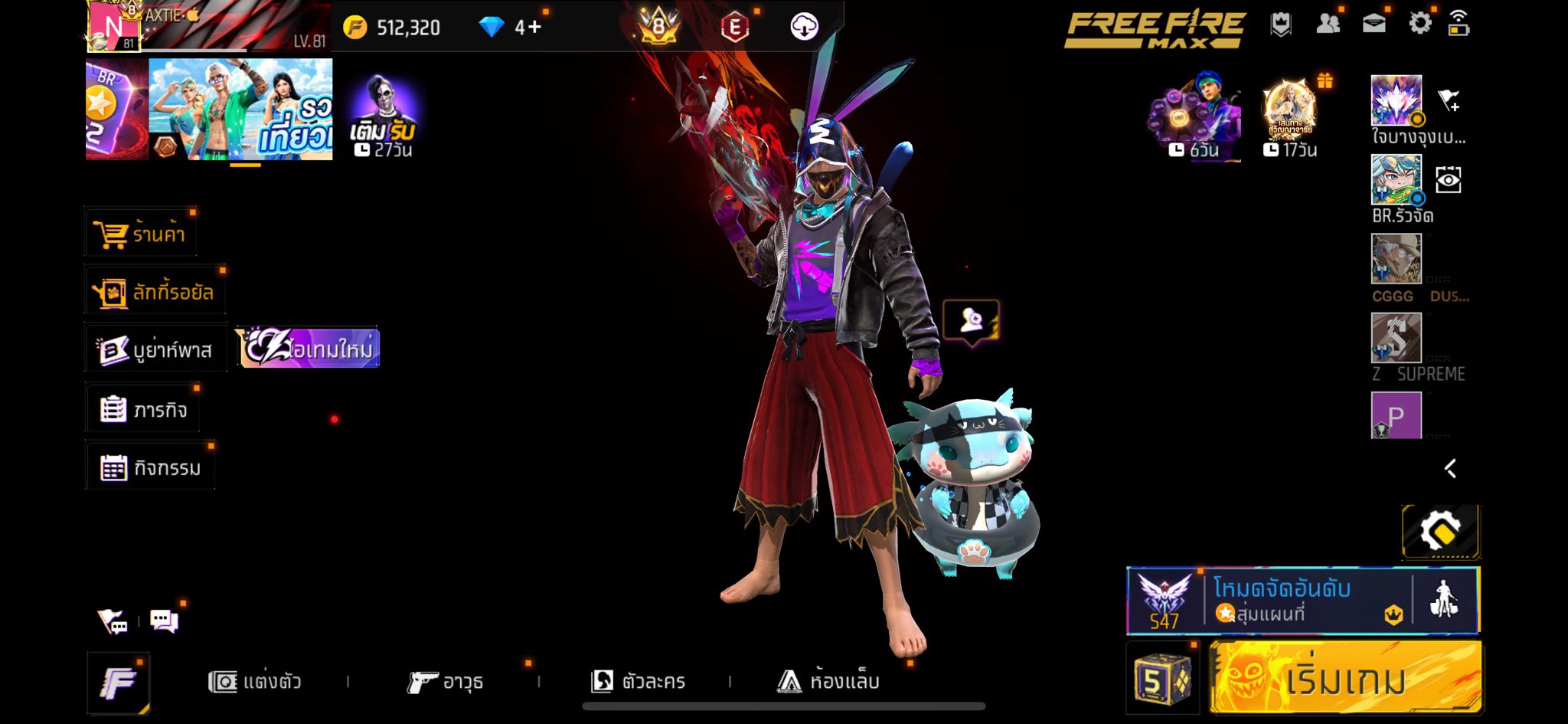Open the friends list icon
The width and height of the screenshot is (1568, 724).
tap(1328, 24)
